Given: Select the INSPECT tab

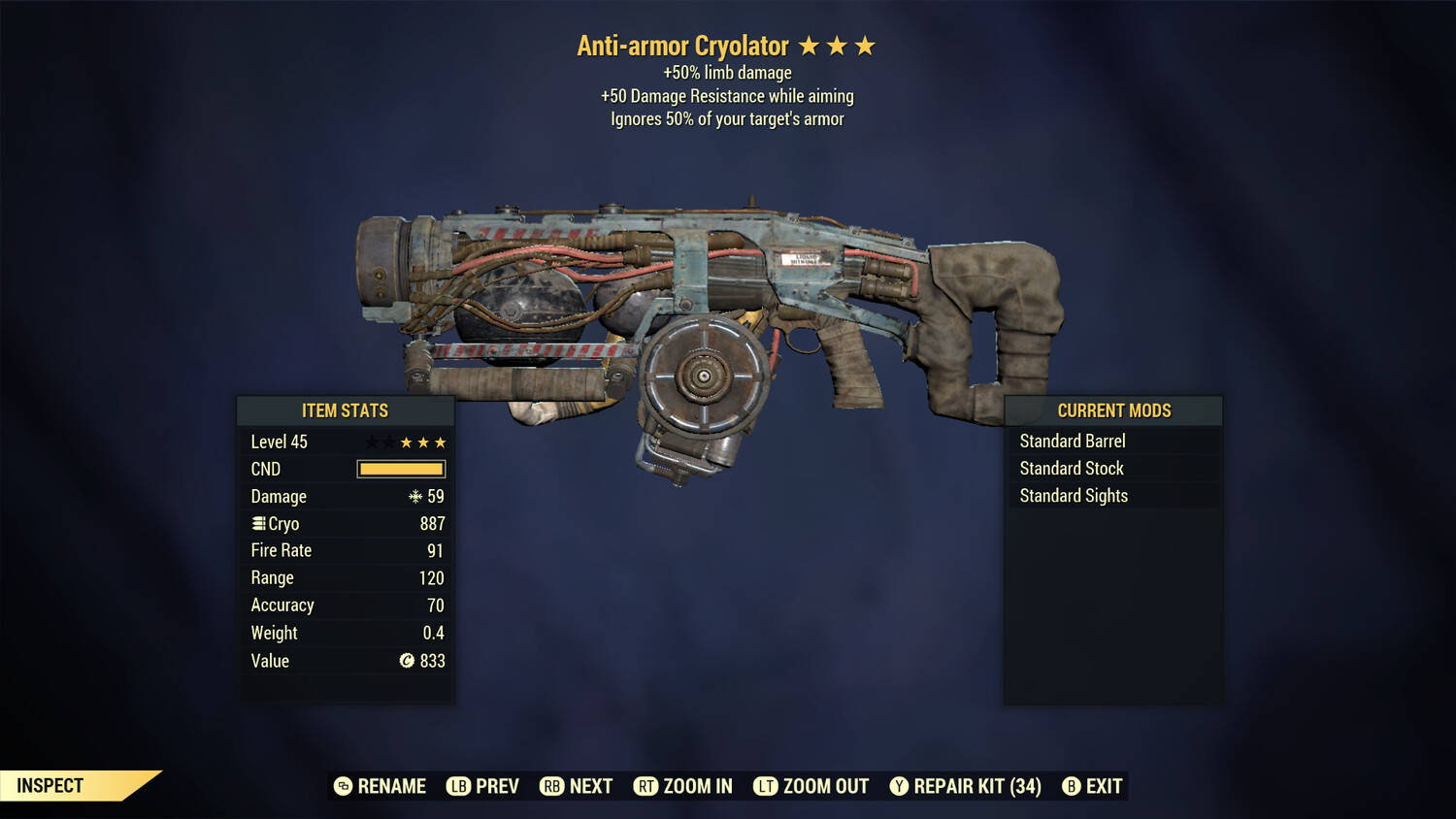Looking at the screenshot, I should pos(49,785).
